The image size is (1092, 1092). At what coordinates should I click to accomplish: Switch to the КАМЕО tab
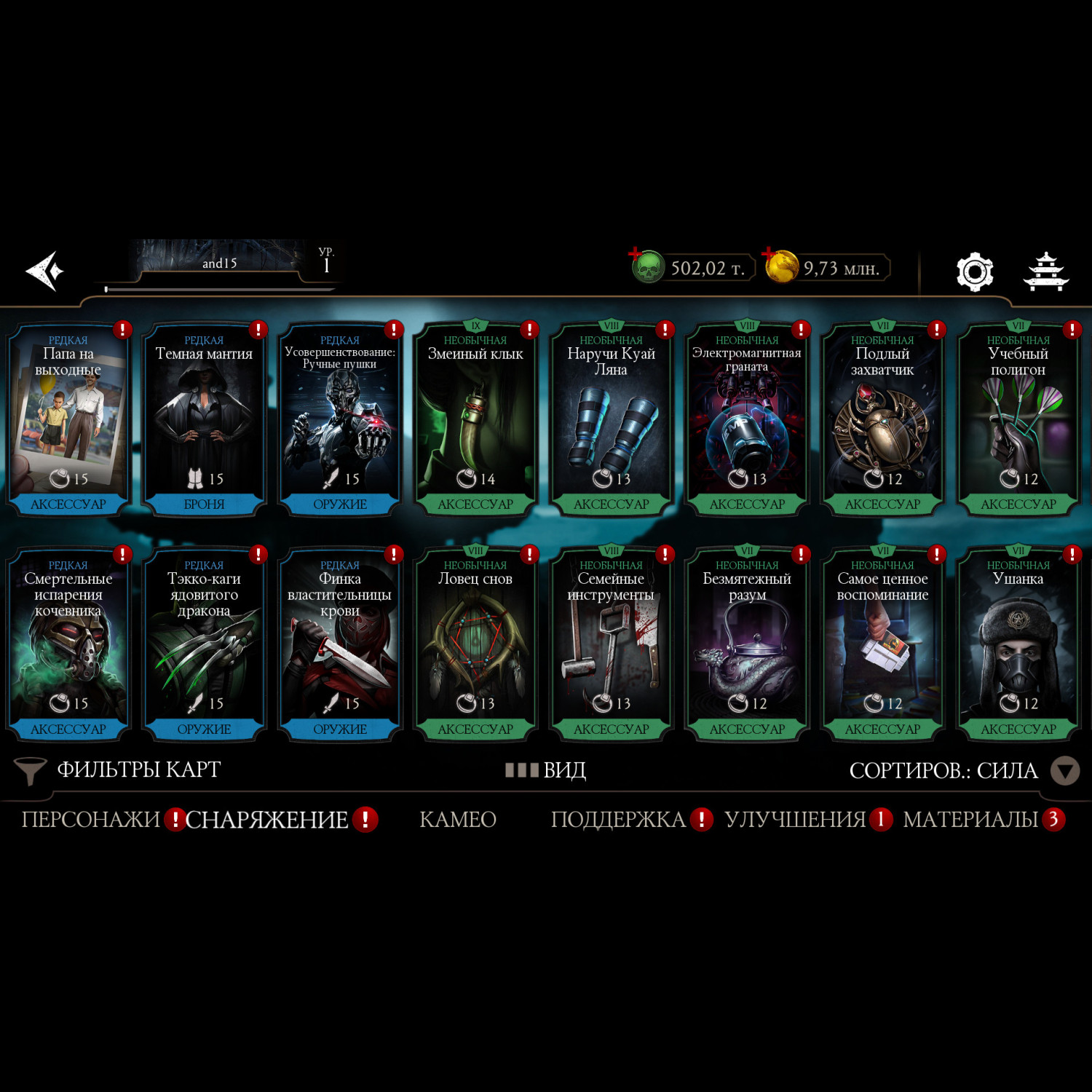[458, 820]
